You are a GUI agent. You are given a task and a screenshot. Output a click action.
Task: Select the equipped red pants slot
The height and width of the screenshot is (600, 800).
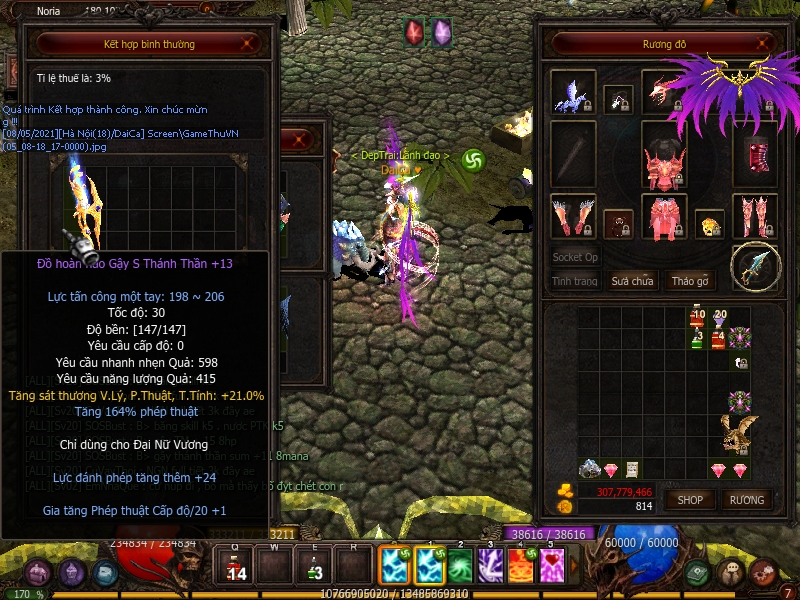coord(664,218)
